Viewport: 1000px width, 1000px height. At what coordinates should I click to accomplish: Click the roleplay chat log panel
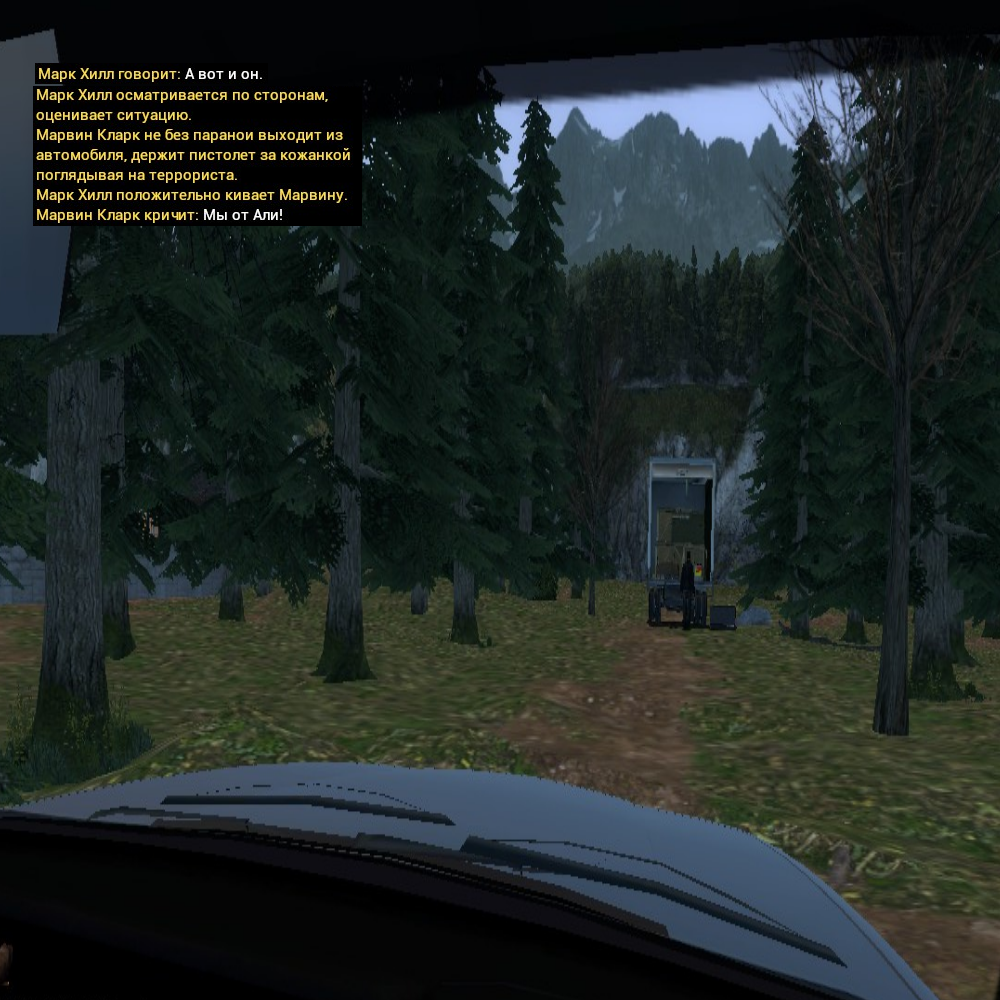point(195,145)
